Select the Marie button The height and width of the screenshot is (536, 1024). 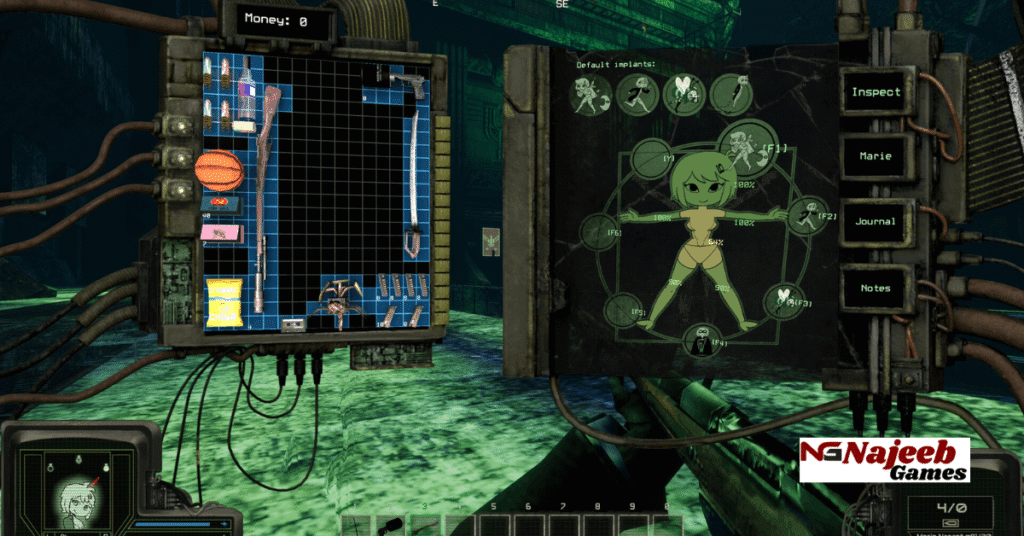876,157
